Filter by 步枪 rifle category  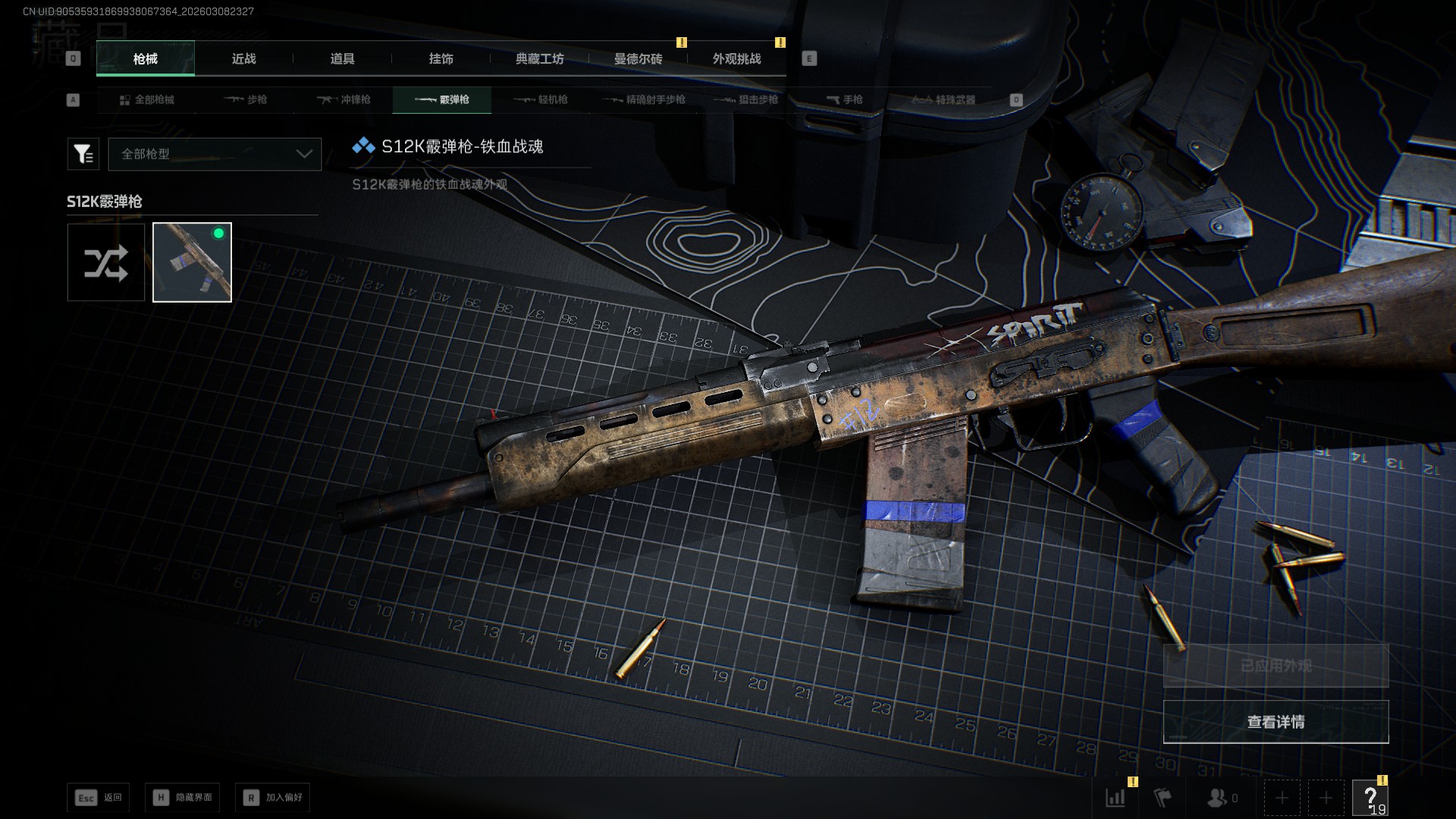click(x=246, y=100)
